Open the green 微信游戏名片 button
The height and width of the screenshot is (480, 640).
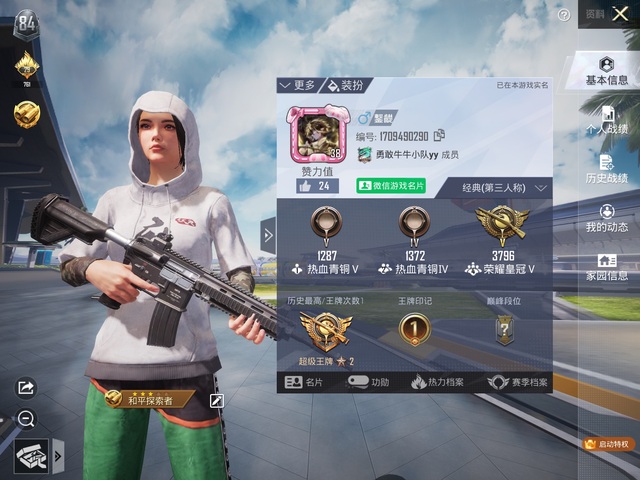391,186
